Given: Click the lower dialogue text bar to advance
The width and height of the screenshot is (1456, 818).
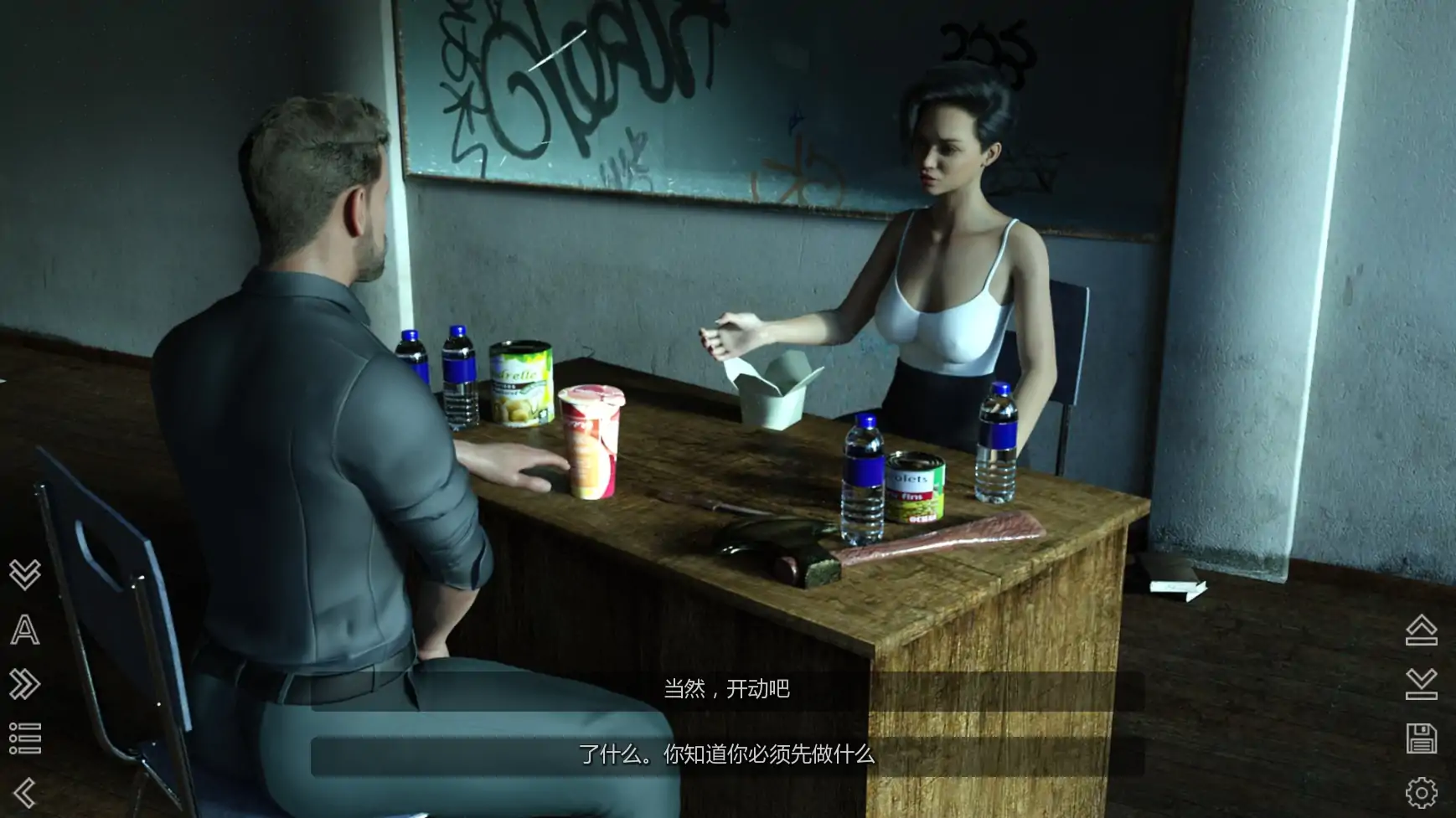Looking at the screenshot, I should [x=725, y=755].
